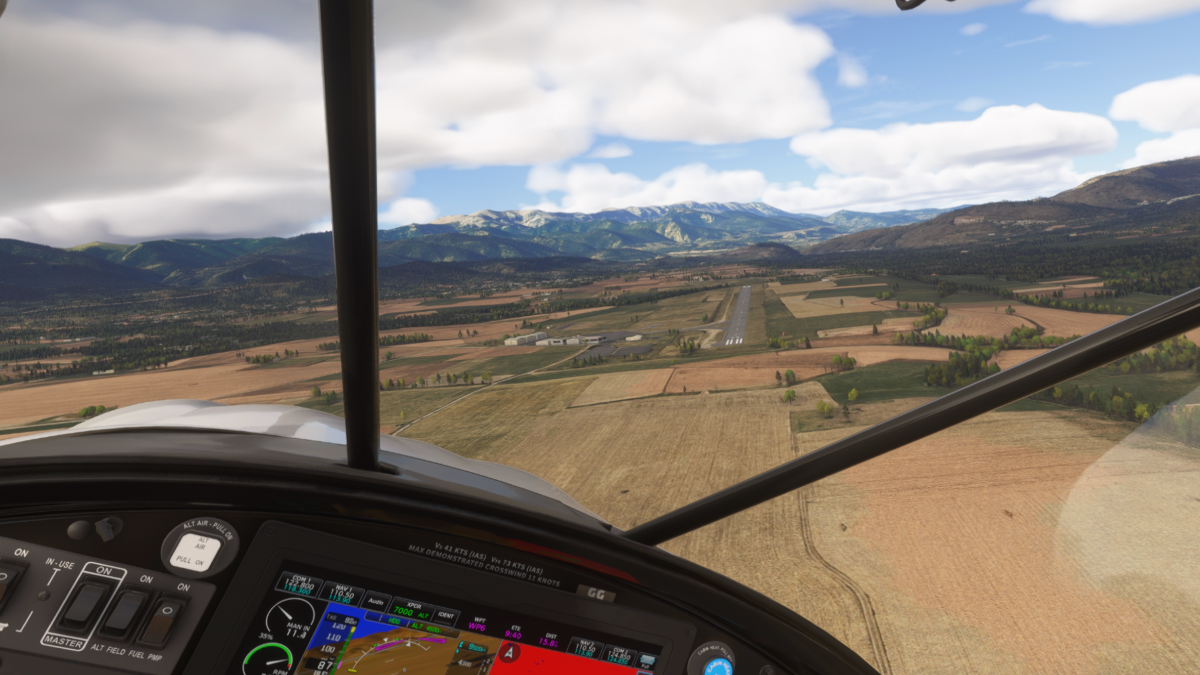The image size is (1200, 675).
Task: Flip the MASTER power switch
Action: (84, 603)
